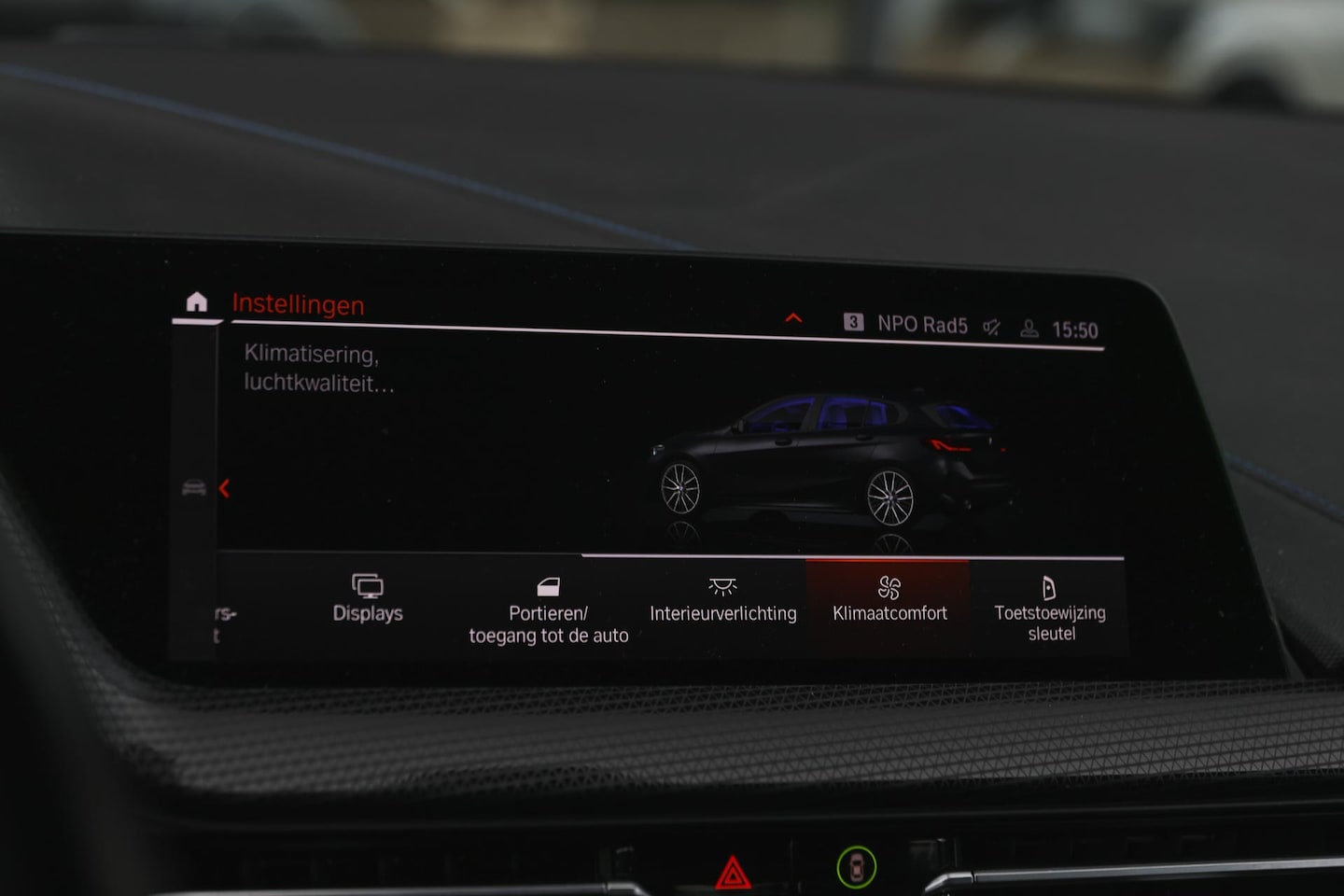Select the car icon in sidebar
The image size is (1344, 896).
point(194,488)
